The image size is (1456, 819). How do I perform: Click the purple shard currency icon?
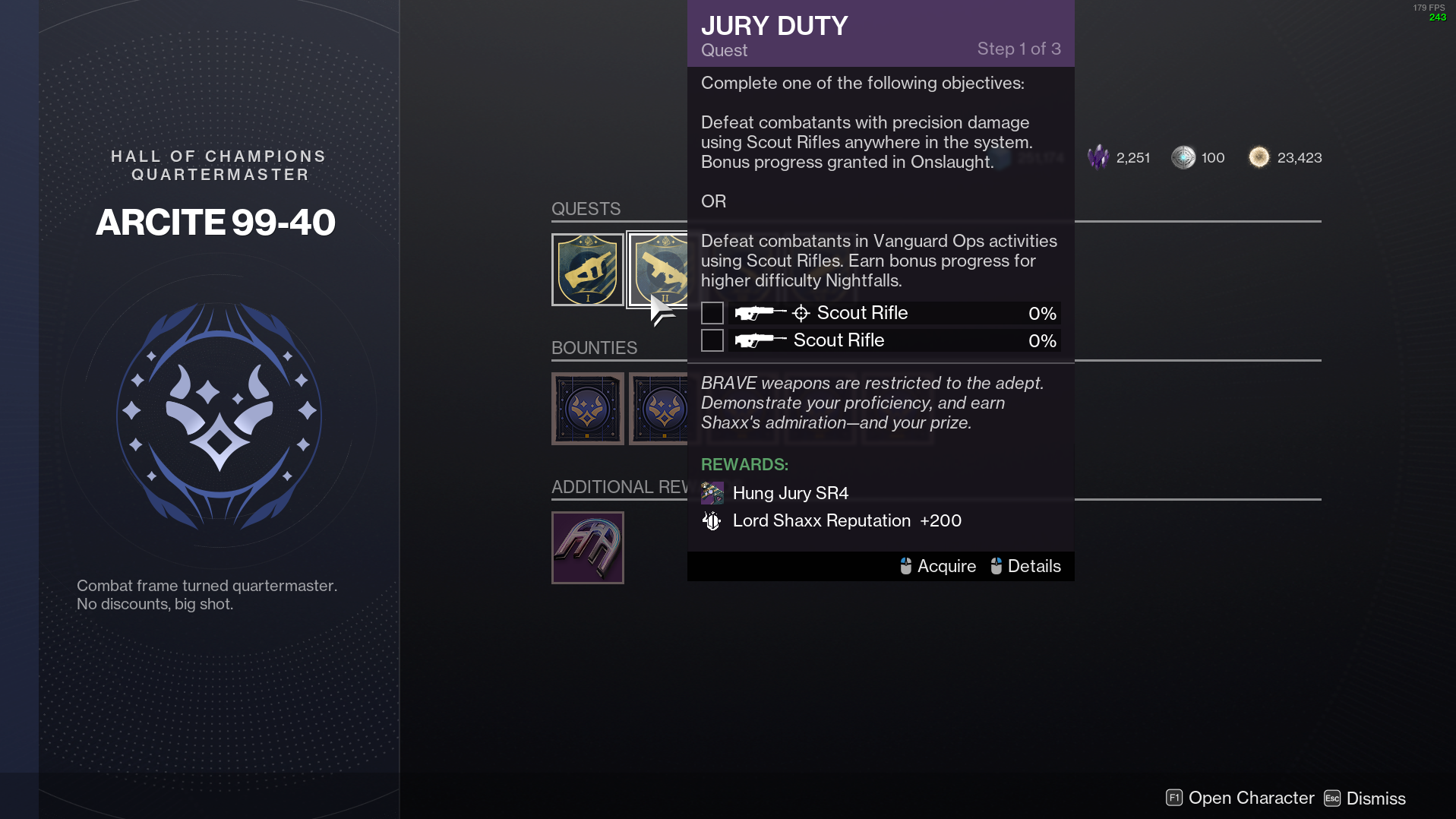(x=1100, y=157)
